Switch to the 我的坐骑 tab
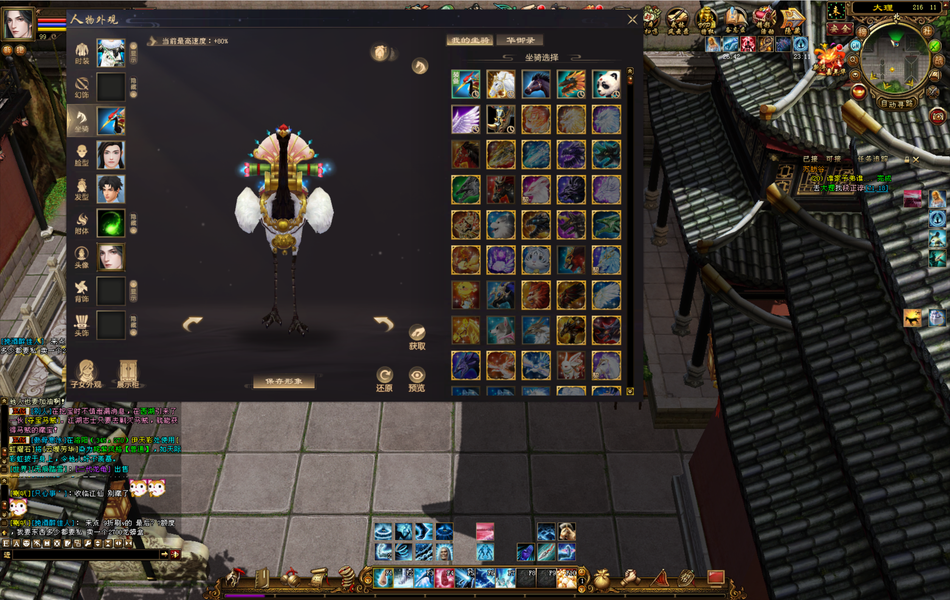This screenshot has height=600, width=950. click(x=469, y=40)
